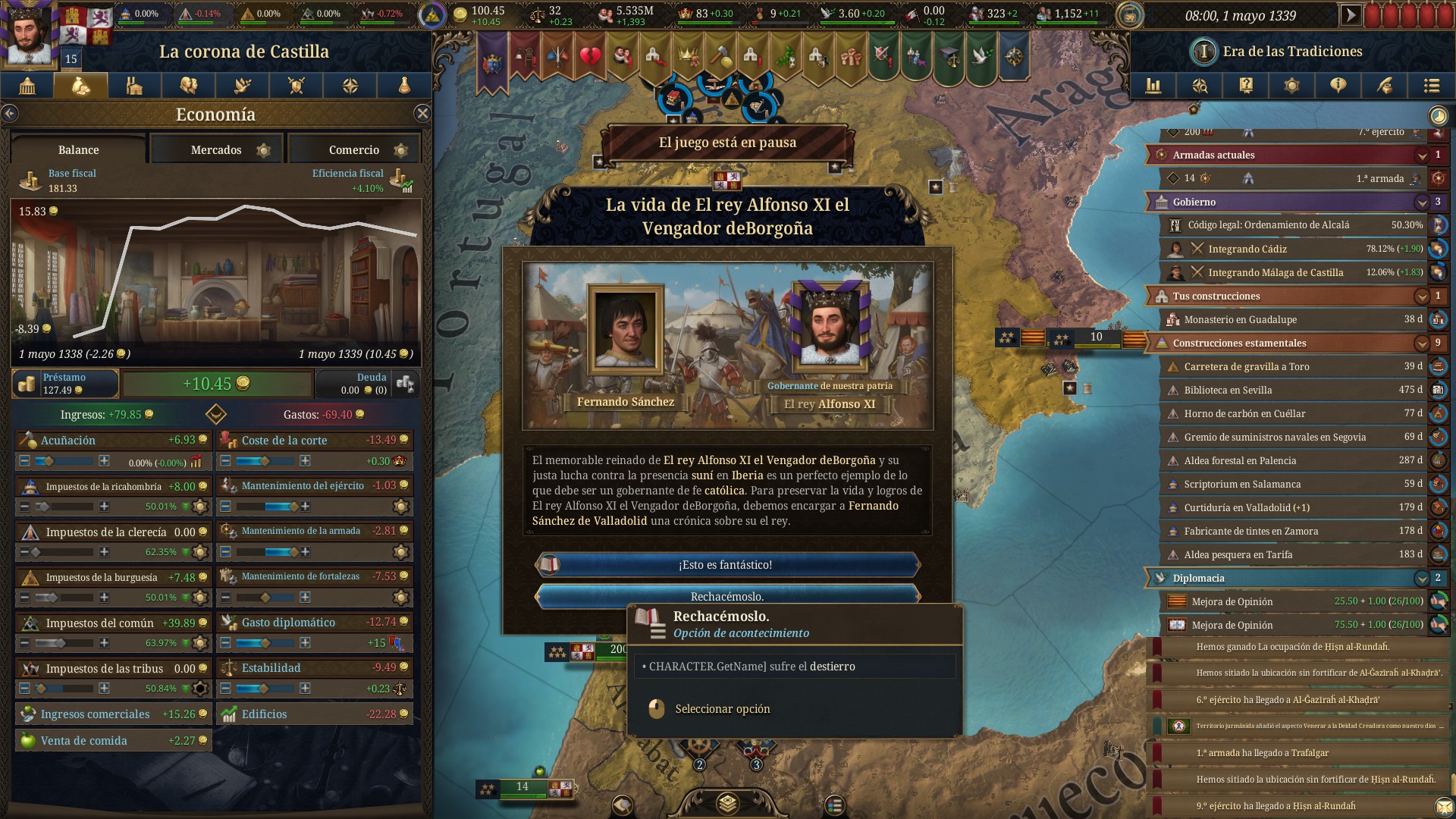
Task: Select the military crossed-swords tab icon
Action: pos(296,86)
